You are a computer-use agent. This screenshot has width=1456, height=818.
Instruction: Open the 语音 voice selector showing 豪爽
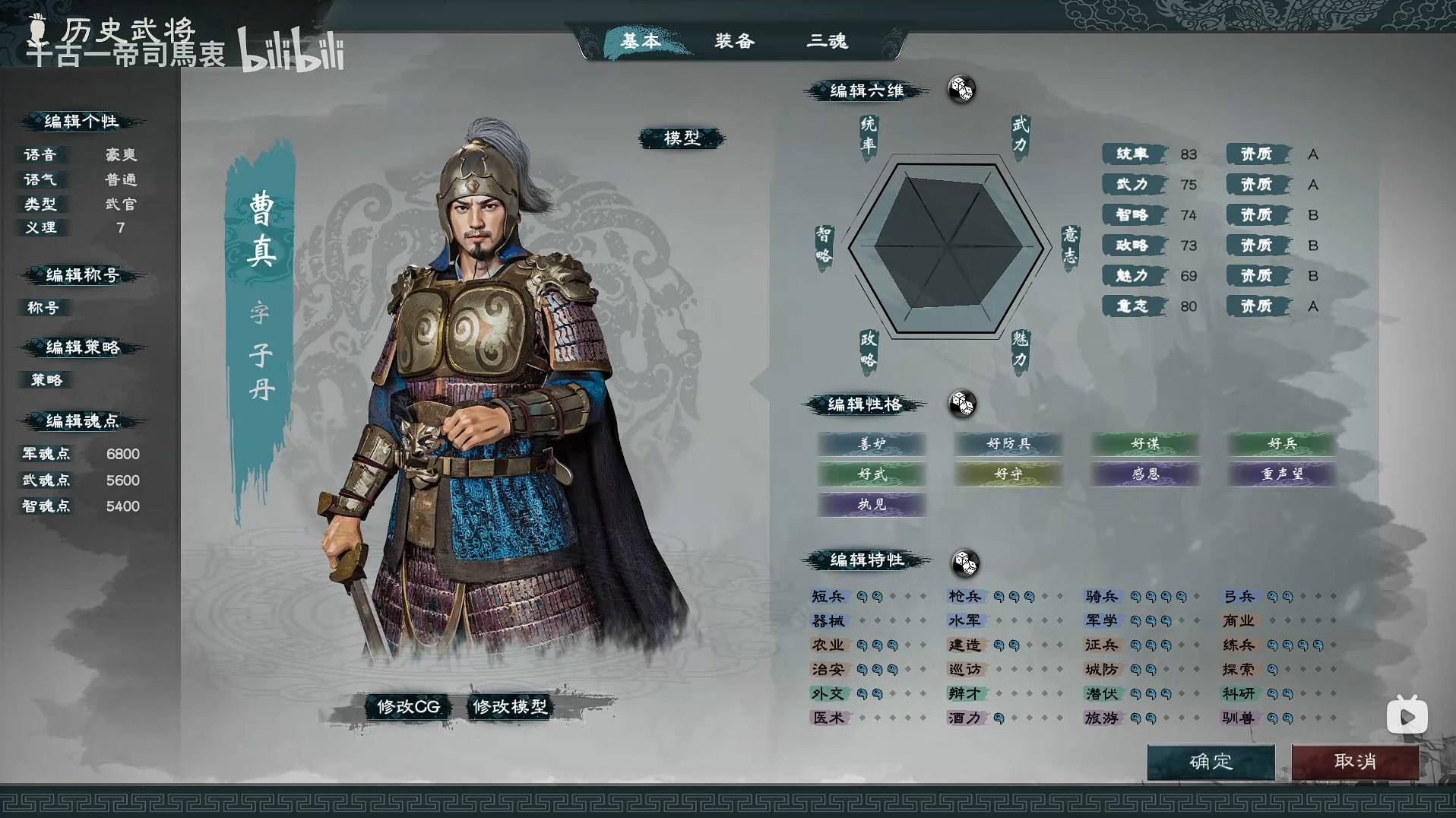(x=122, y=154)
